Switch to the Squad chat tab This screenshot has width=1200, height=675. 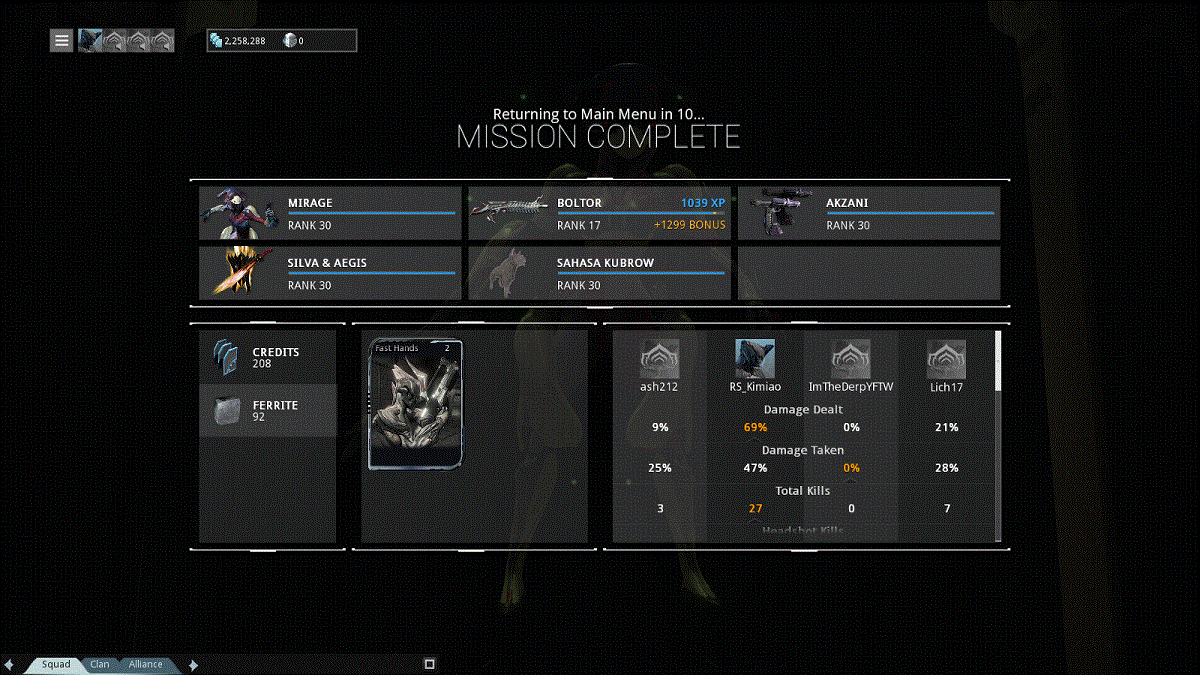coord(56,664)
